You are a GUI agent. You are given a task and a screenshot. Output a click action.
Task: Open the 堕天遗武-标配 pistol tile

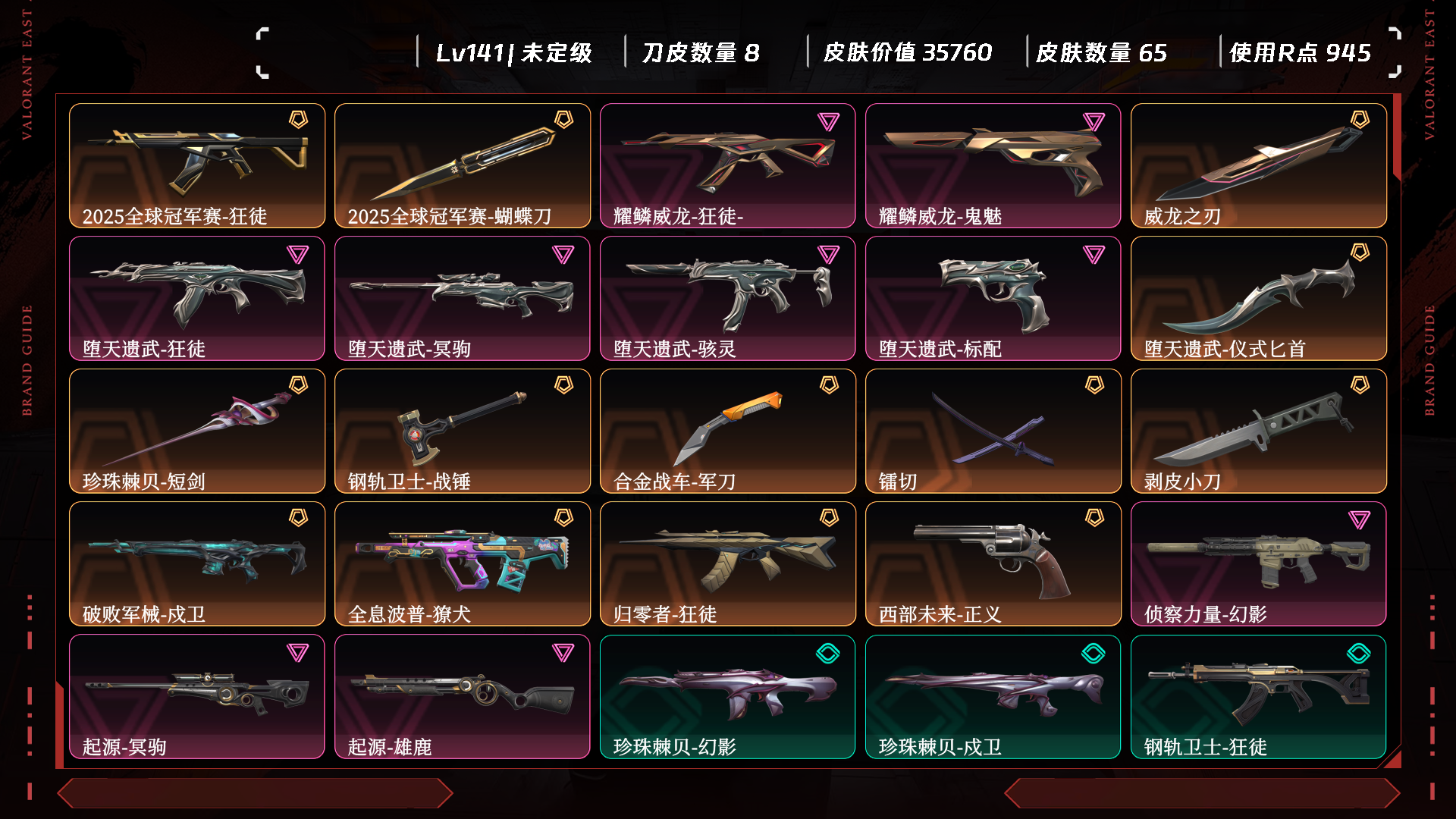click(x=993, y=298)
